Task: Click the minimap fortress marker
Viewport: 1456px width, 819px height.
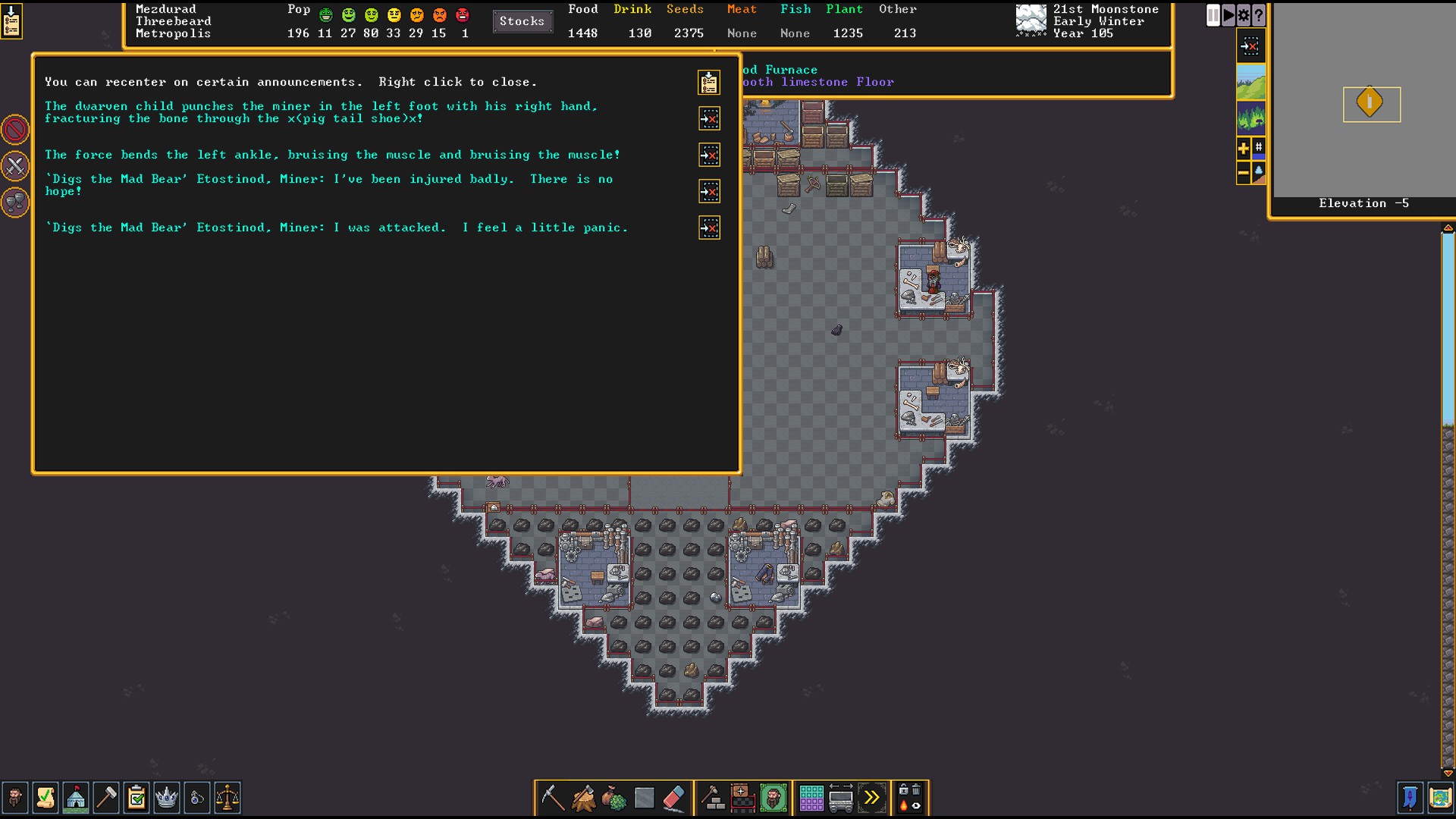Action: (1370, 102)
